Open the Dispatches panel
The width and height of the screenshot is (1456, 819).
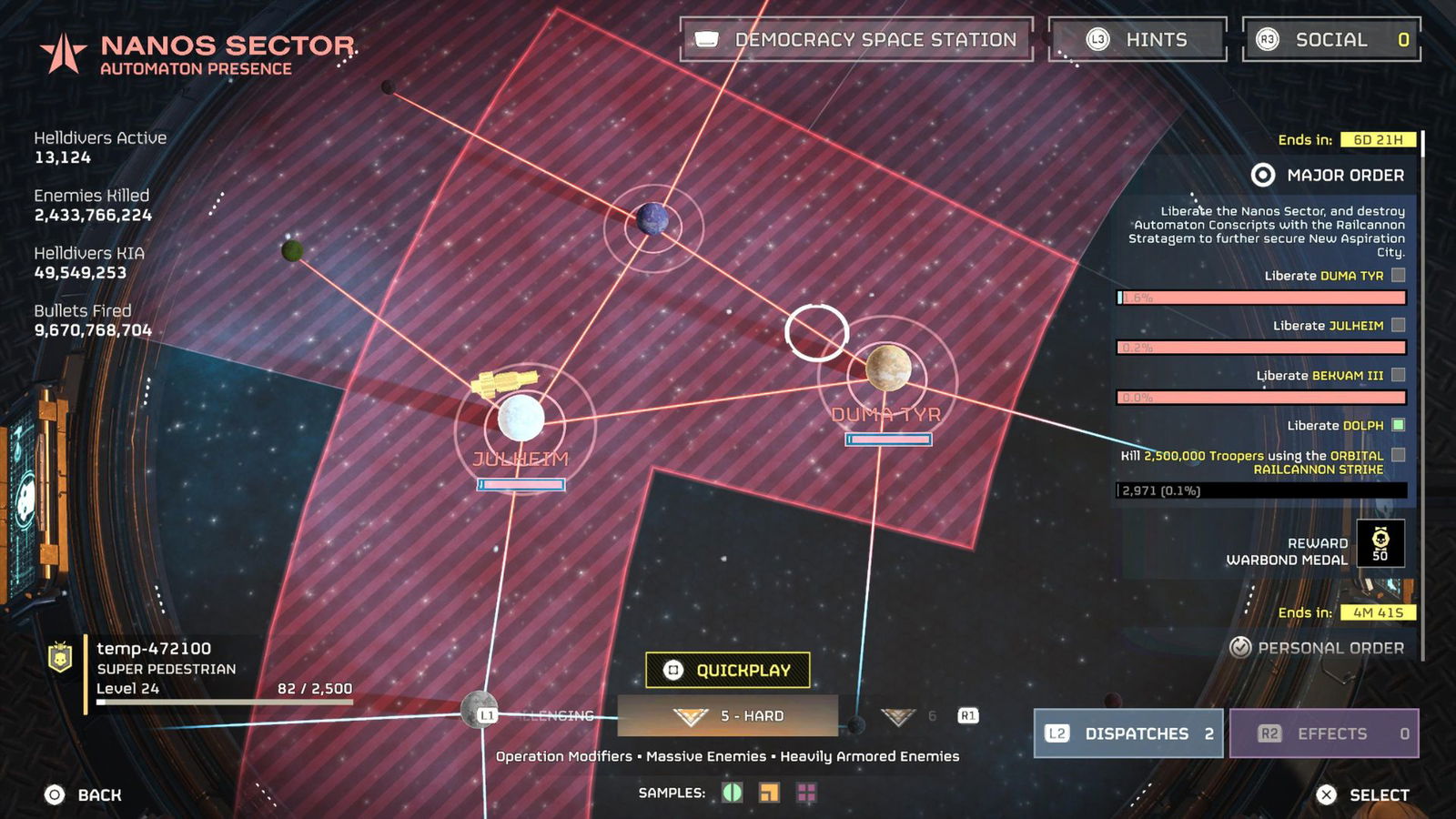pyautogui.click(x=1127, y=733)
